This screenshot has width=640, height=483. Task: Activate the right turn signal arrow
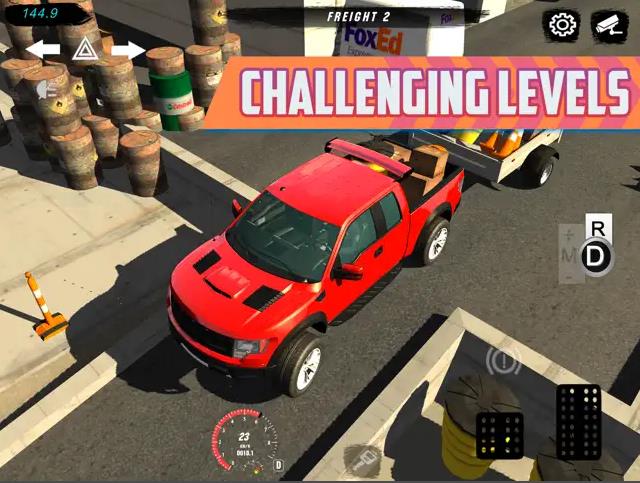pos(128,49)
